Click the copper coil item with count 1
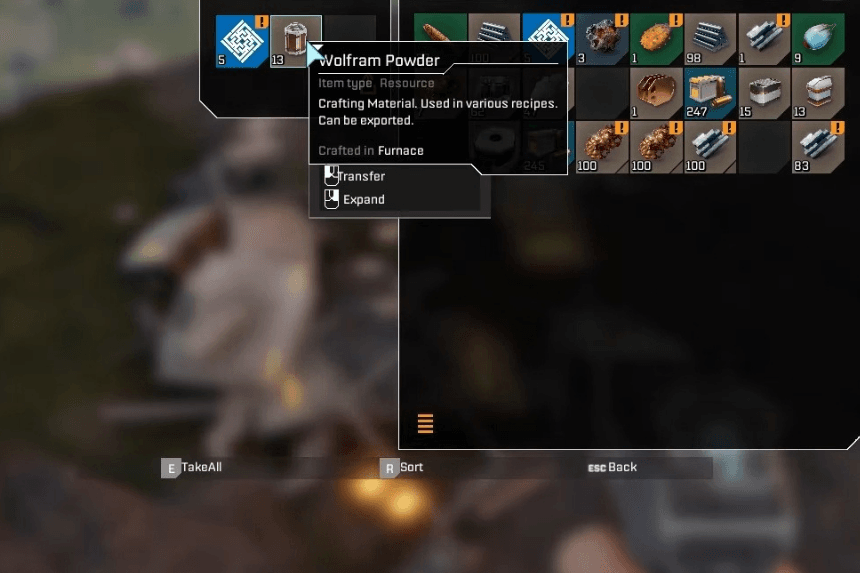The width and height of the screenshot is (860, 573). point(656,93)
